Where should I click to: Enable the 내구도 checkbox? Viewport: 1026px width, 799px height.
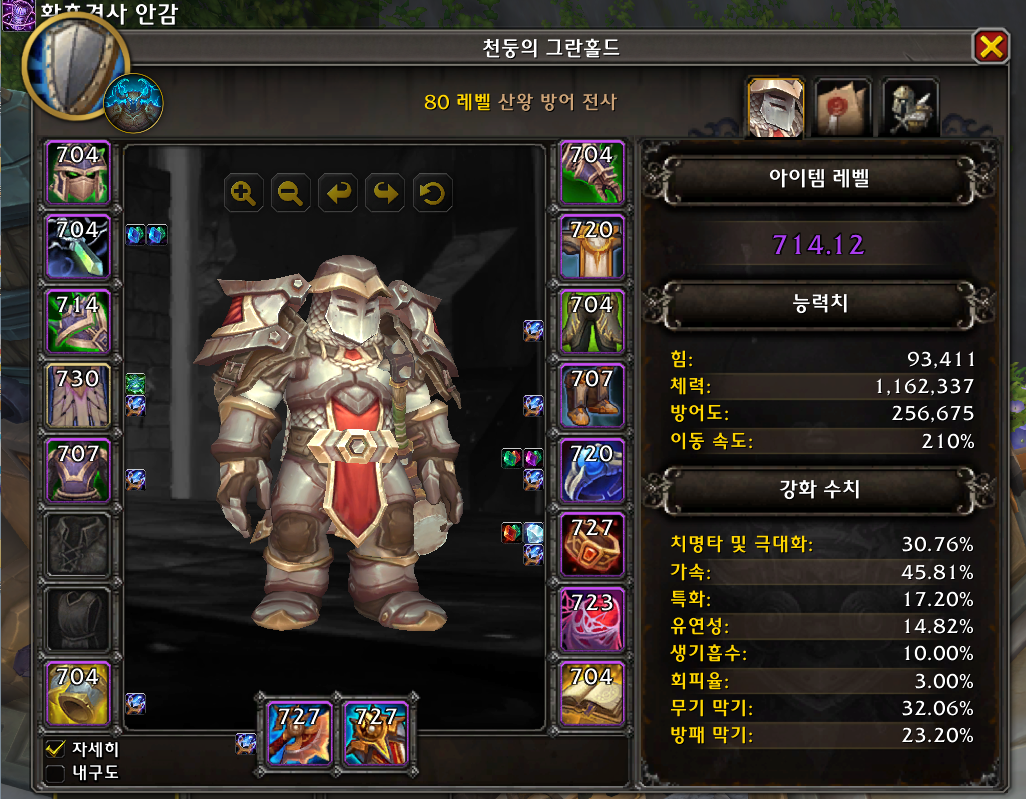coord(56,773)
